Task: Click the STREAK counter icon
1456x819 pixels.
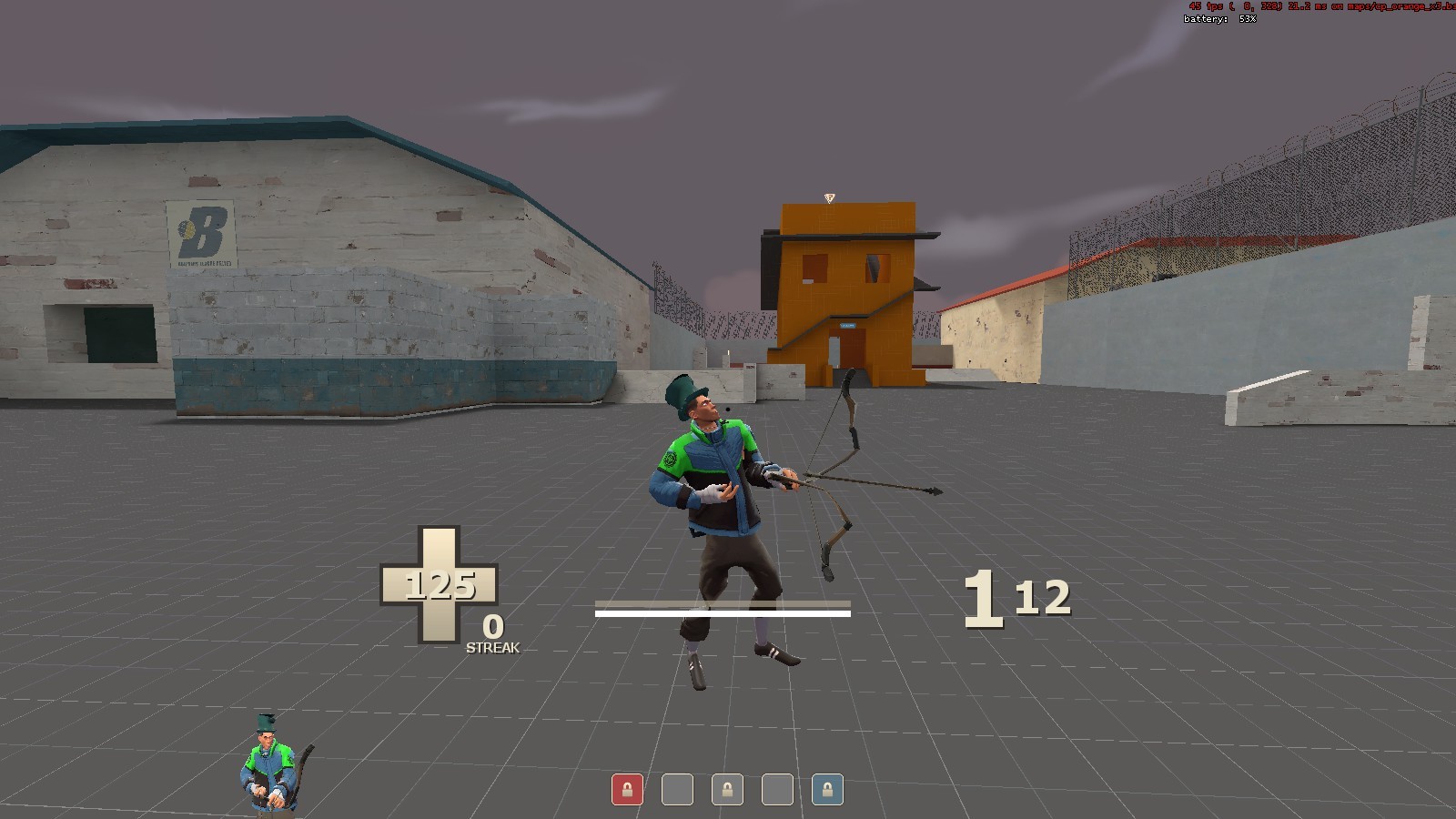Action: click(x=491, y=640)
